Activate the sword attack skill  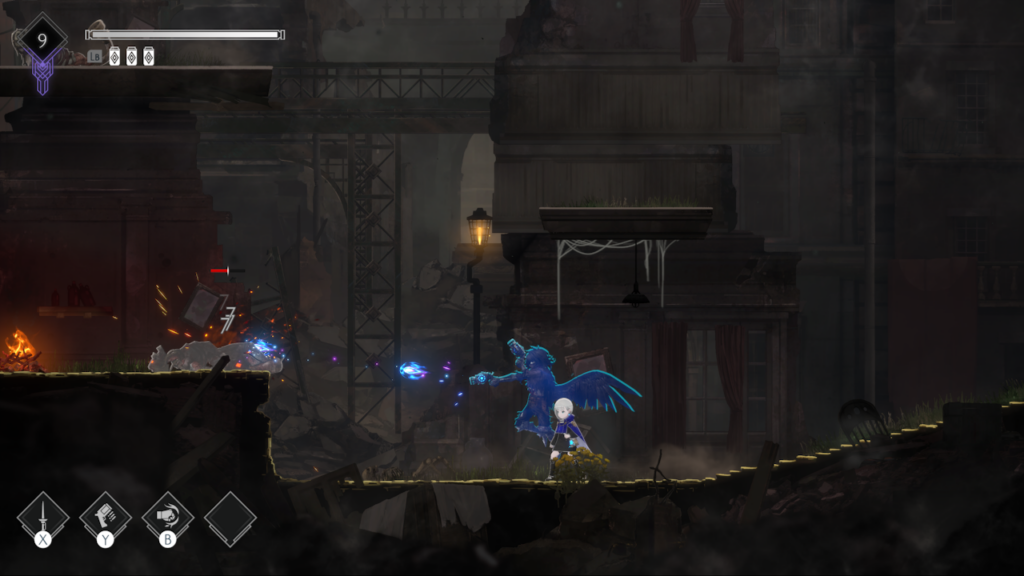click(x=43, y=517)
